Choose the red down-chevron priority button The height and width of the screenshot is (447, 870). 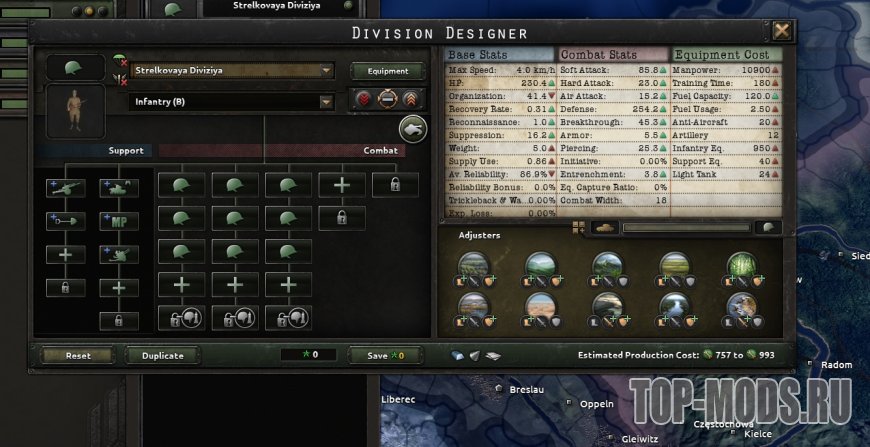pos(363,101)
